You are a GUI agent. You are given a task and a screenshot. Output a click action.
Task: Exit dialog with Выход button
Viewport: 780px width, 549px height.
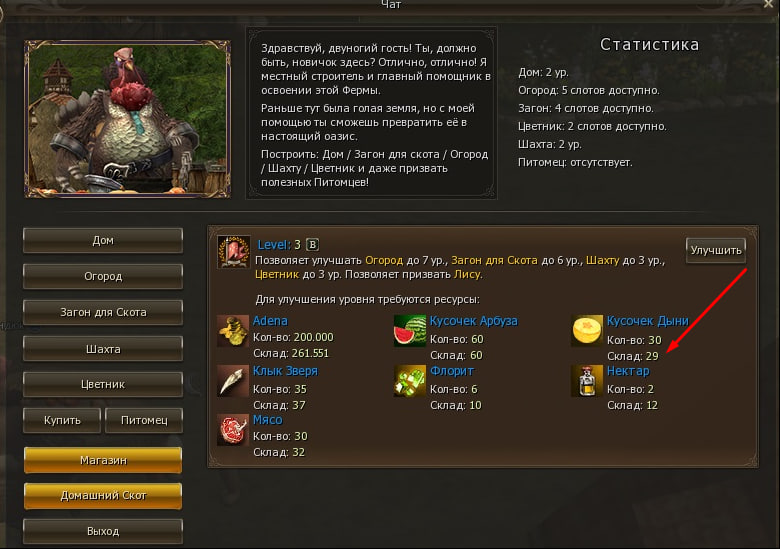click(102, 530)
